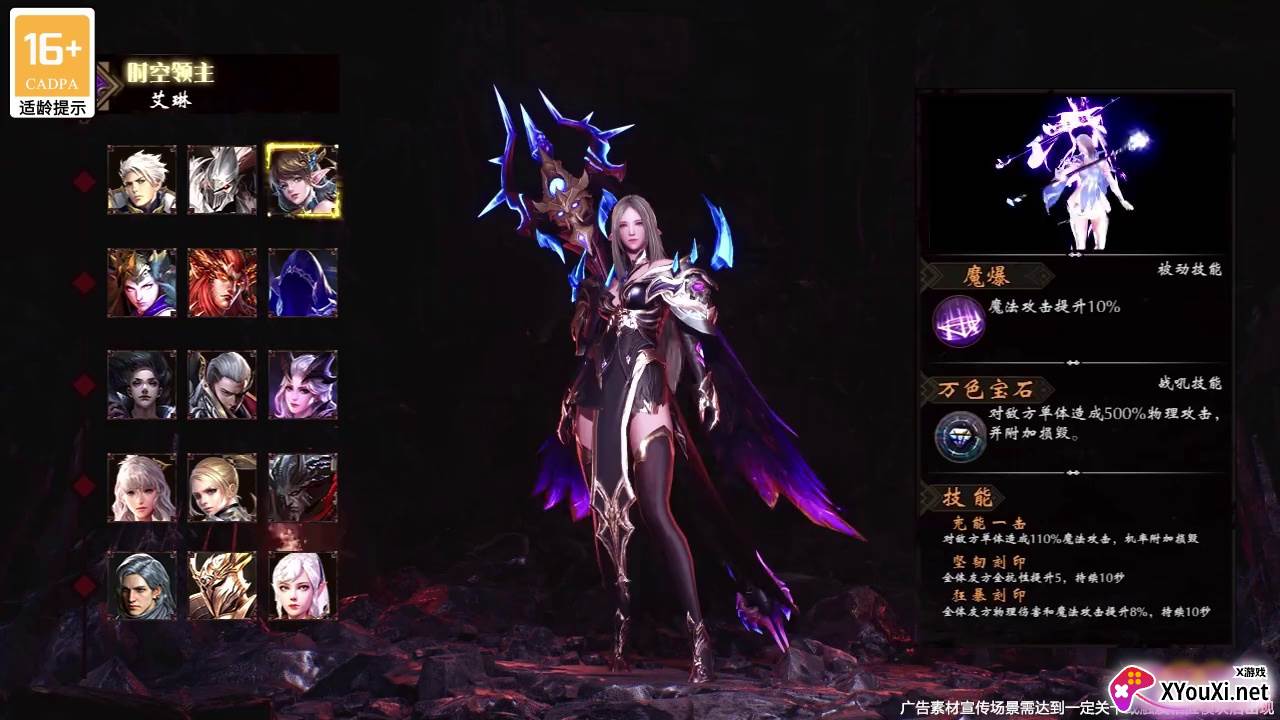Pick the golden armored knight portrait
Screen dimensions: 1280x720
[x=222, y=586]
